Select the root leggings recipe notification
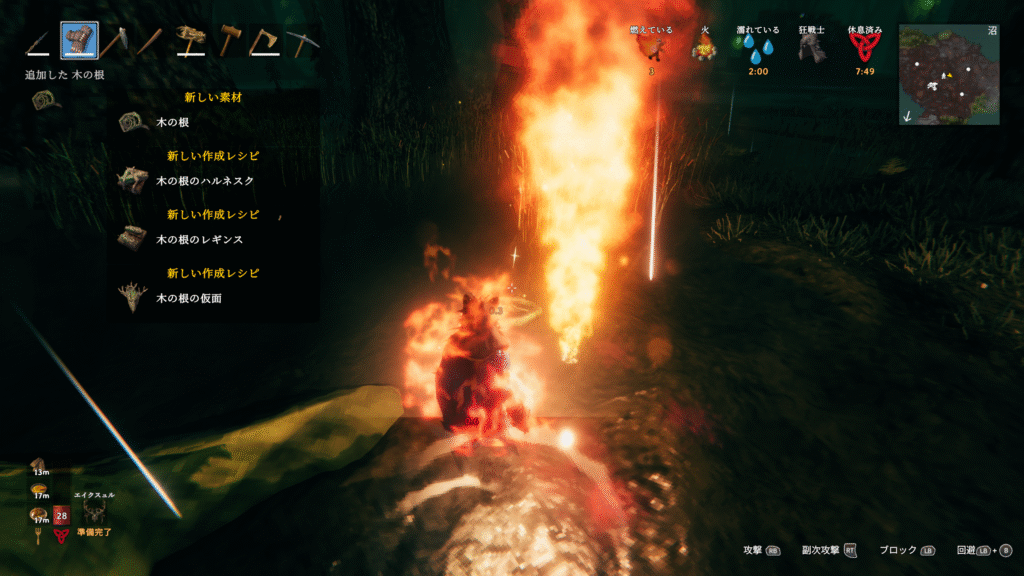Viewport: 1024px width, 576px height. 131,239
